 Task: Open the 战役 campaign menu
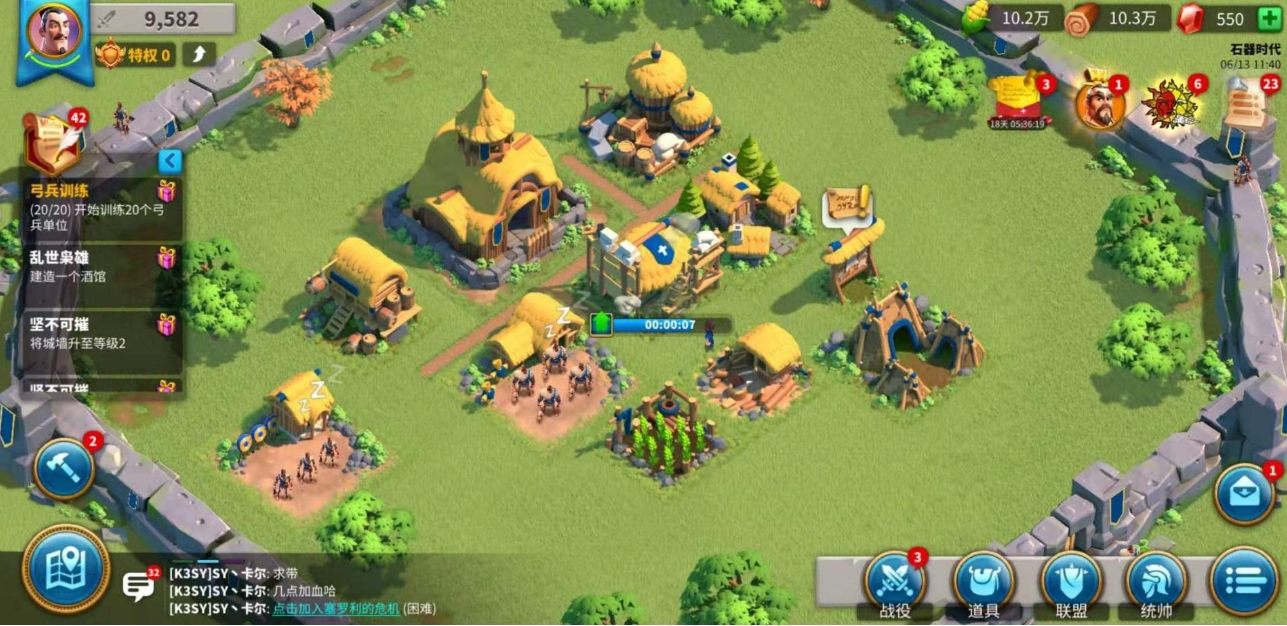[x=895, y=582]
